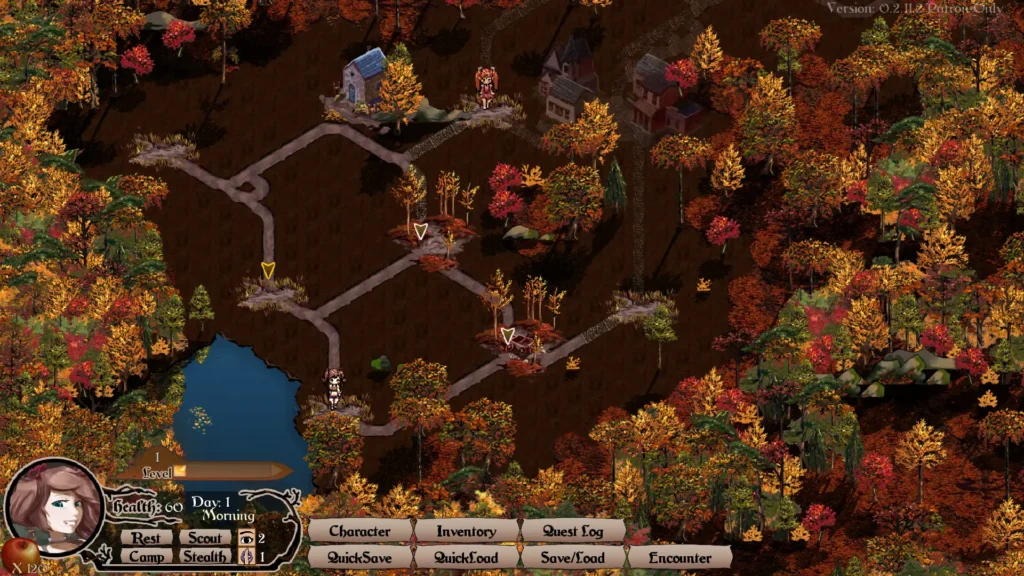Select the yellow arrow map marker

click(267, 270)
